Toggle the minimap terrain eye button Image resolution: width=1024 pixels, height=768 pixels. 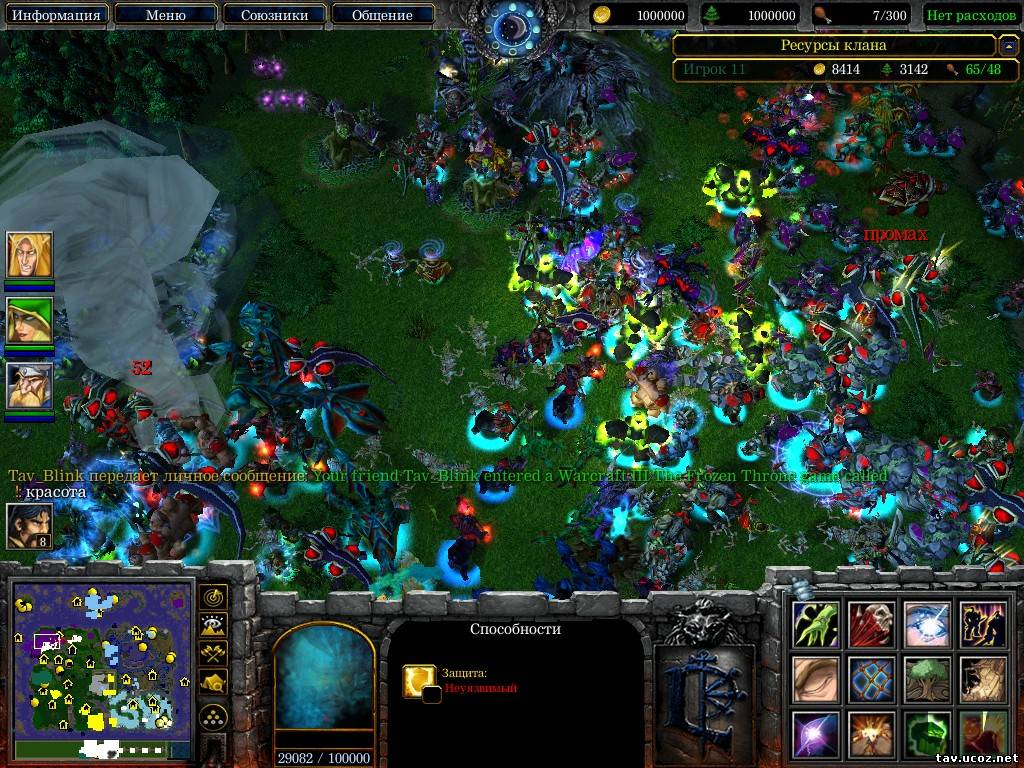point(213,625)
